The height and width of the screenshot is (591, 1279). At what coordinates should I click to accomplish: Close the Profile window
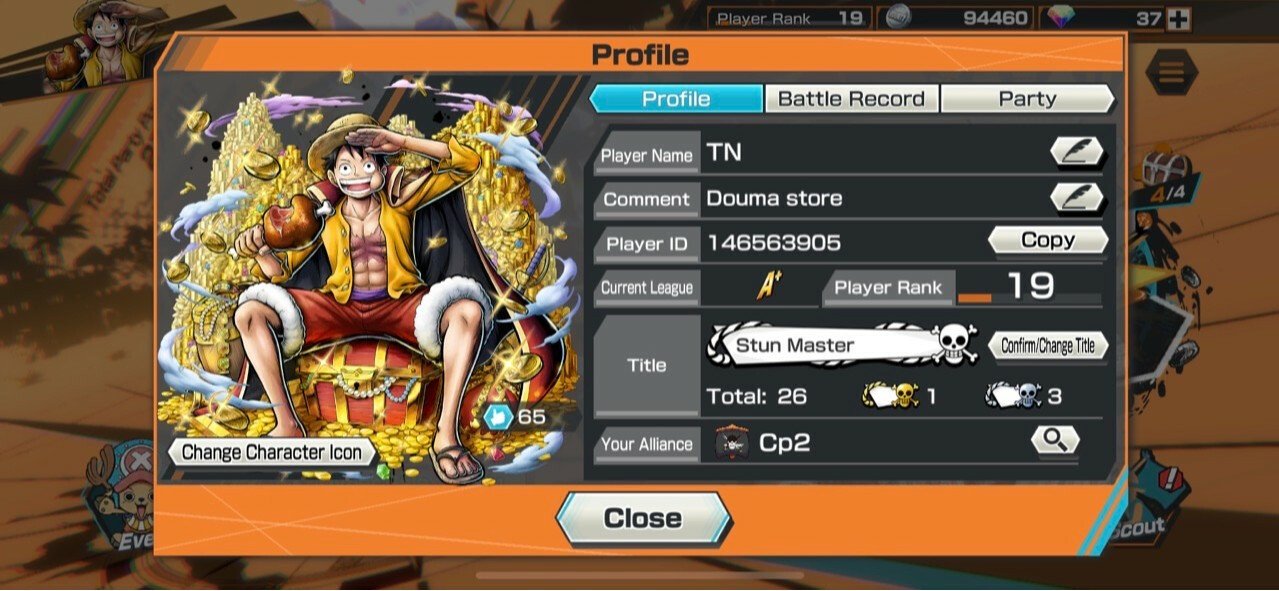[643, 518]
